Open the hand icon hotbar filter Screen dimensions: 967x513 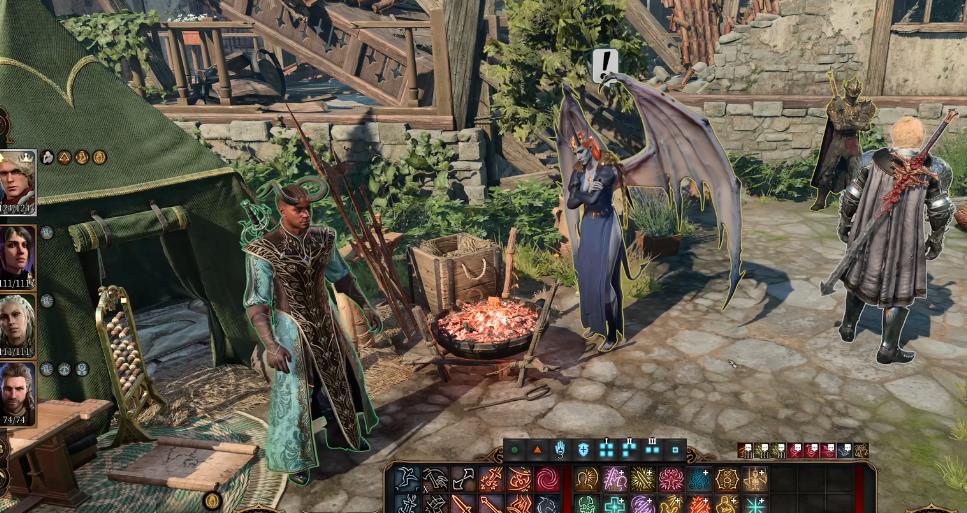560,450
